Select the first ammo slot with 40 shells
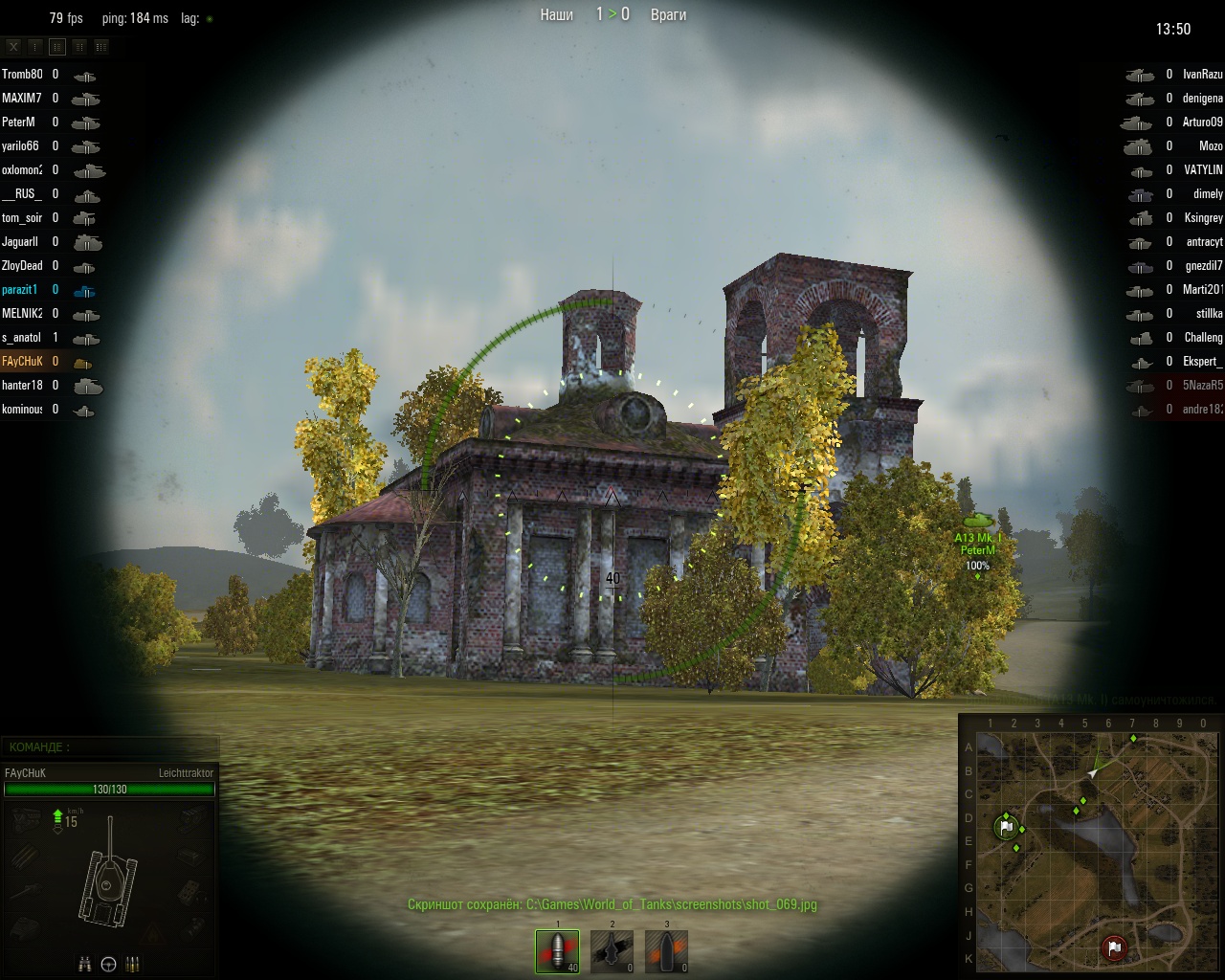1225x980 pixels. 557,950
